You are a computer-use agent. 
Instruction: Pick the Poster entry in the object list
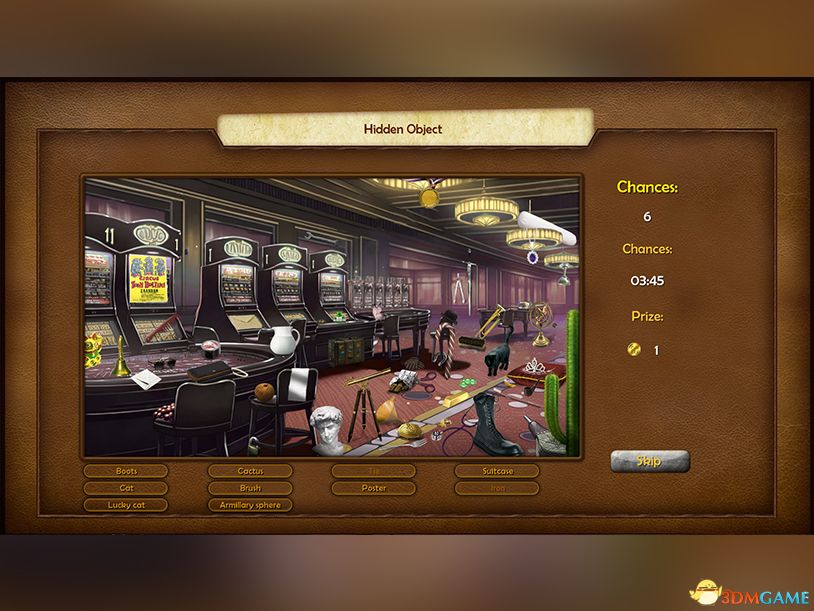[x=373, y=488]
